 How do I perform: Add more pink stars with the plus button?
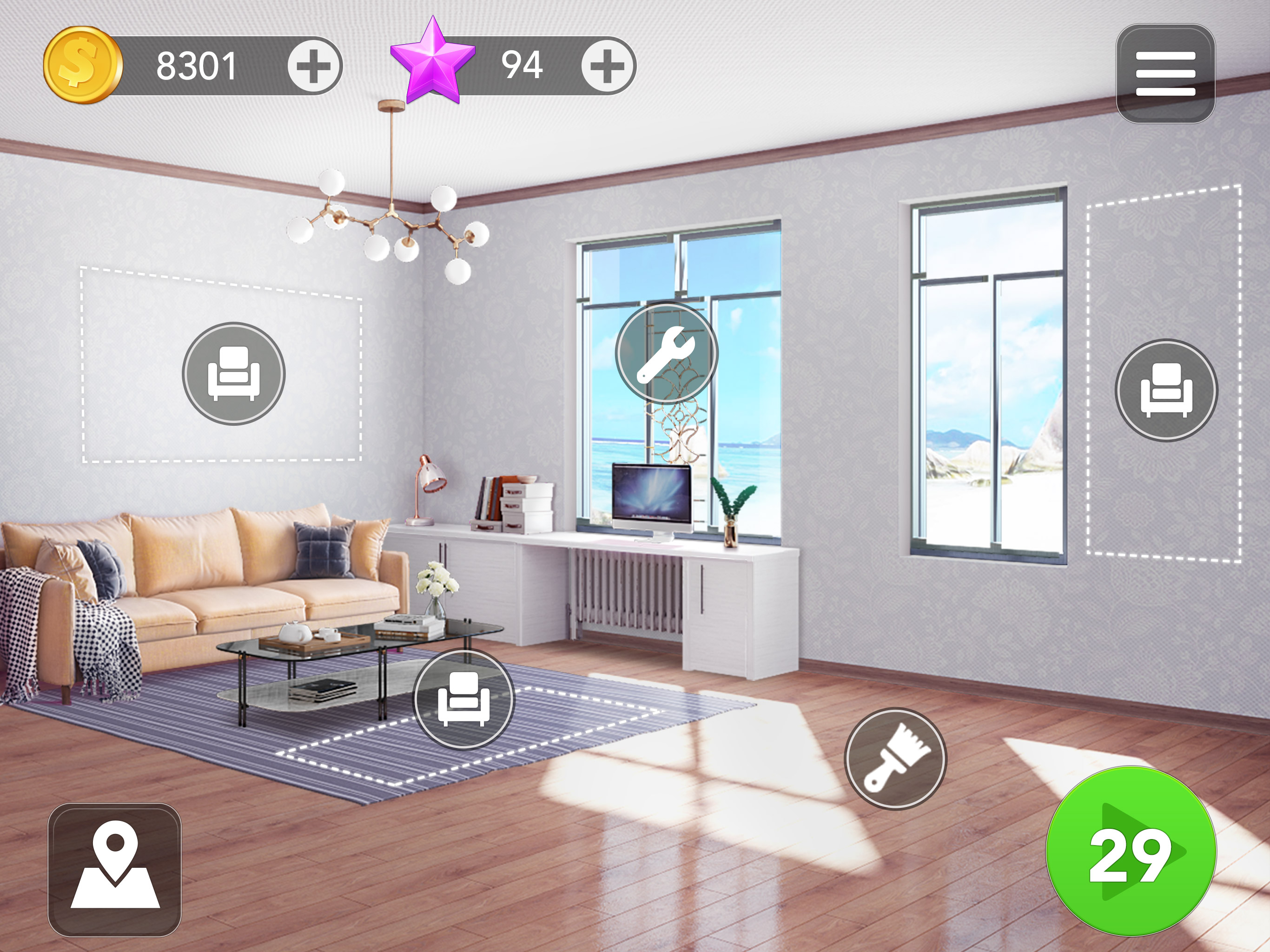tap(608, 66)
